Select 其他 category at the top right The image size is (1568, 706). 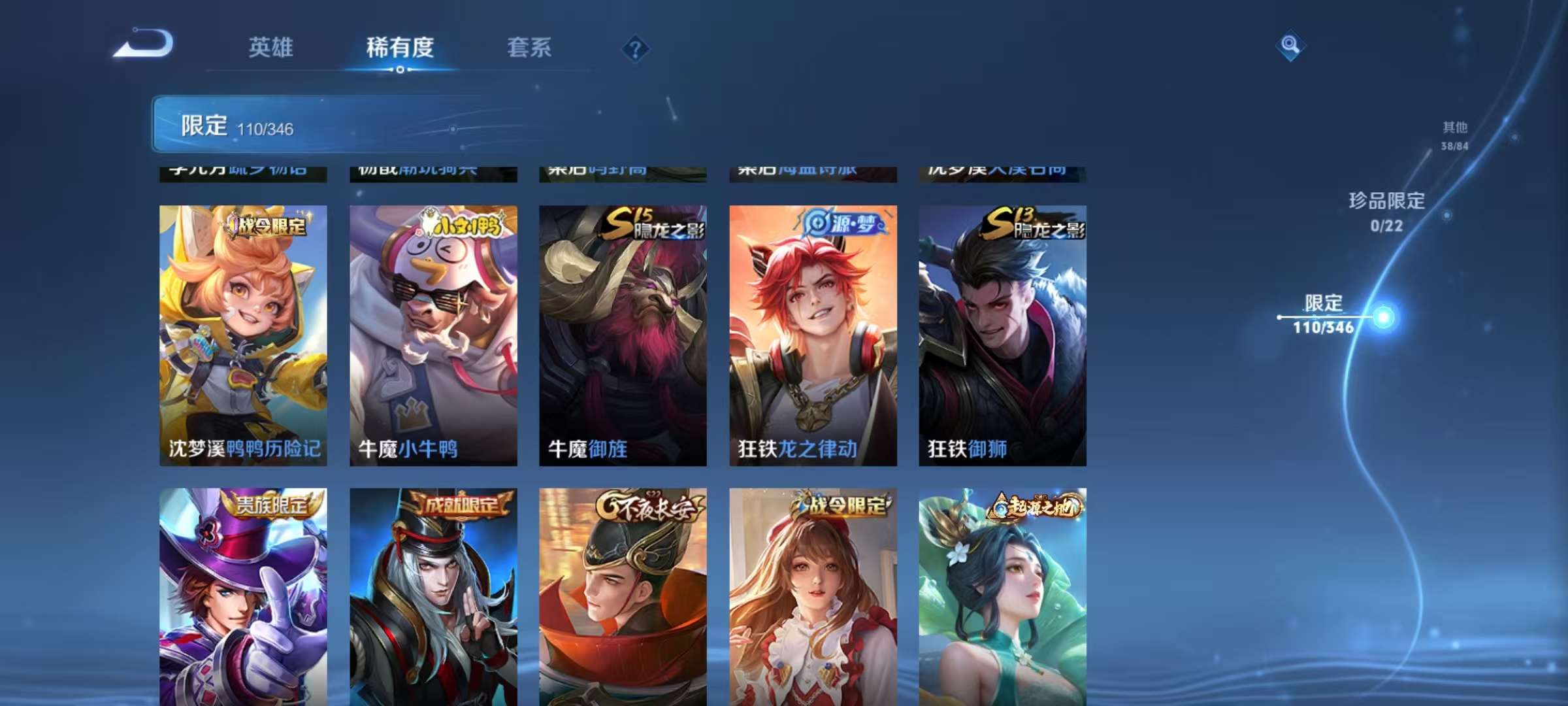(x=1457, y=131)
